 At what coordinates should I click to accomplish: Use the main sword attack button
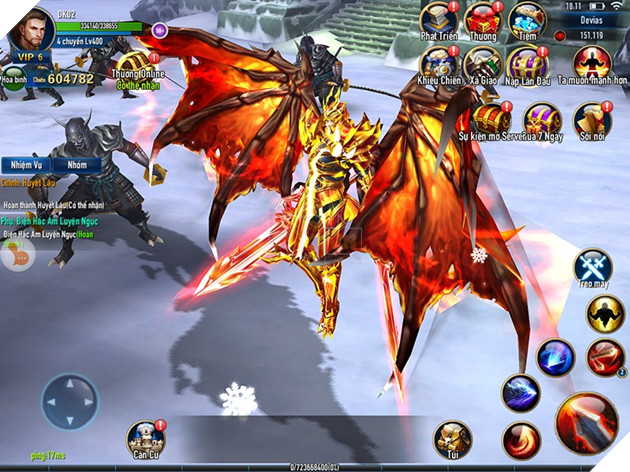(586, 421)
